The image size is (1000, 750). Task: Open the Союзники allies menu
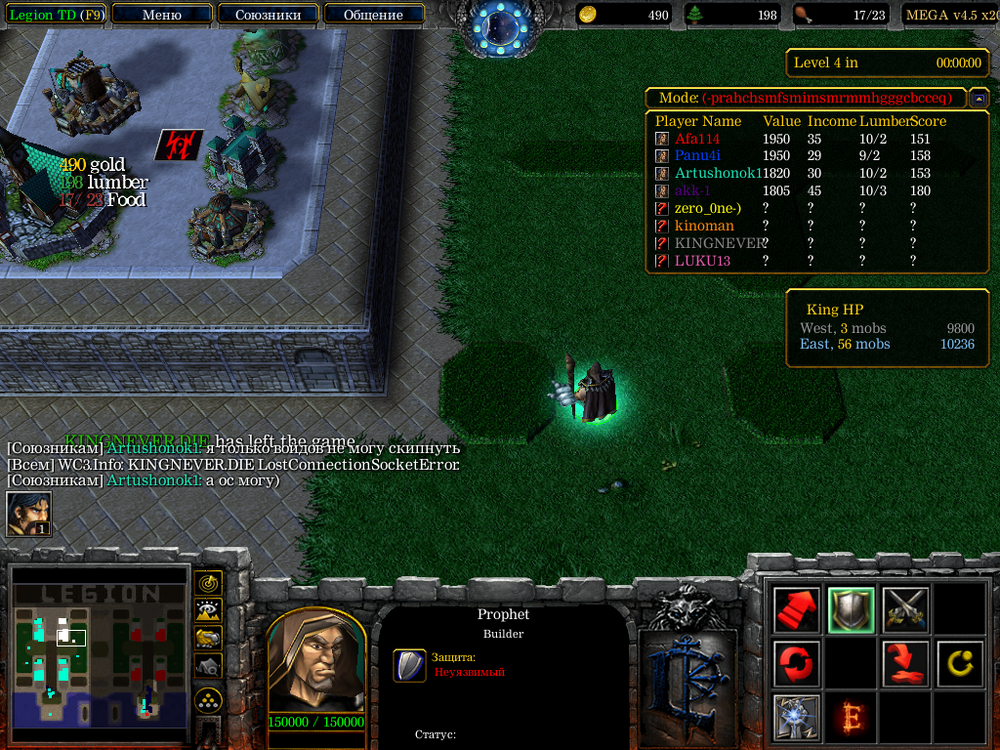267,15
